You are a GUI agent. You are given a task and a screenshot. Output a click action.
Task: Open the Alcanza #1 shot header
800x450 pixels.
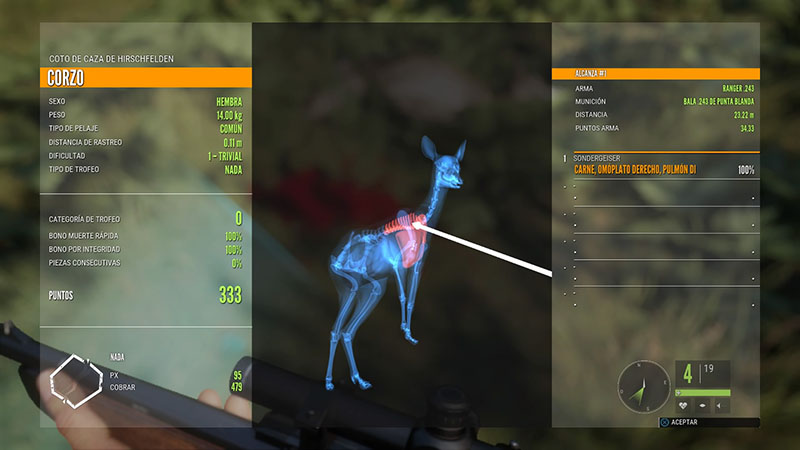(x=656, y=74)
